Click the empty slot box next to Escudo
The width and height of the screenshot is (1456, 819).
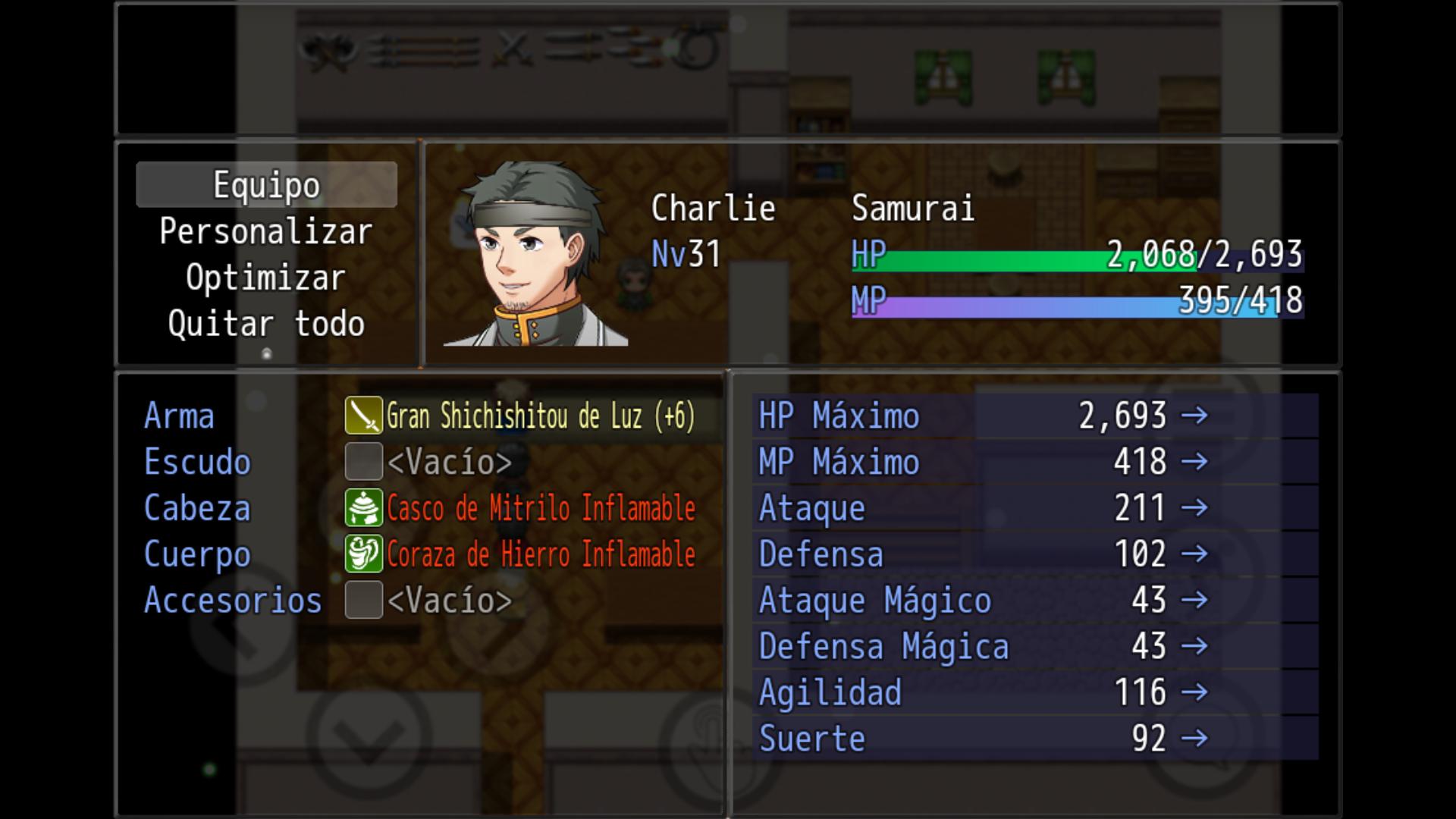(x=364, y=462)
